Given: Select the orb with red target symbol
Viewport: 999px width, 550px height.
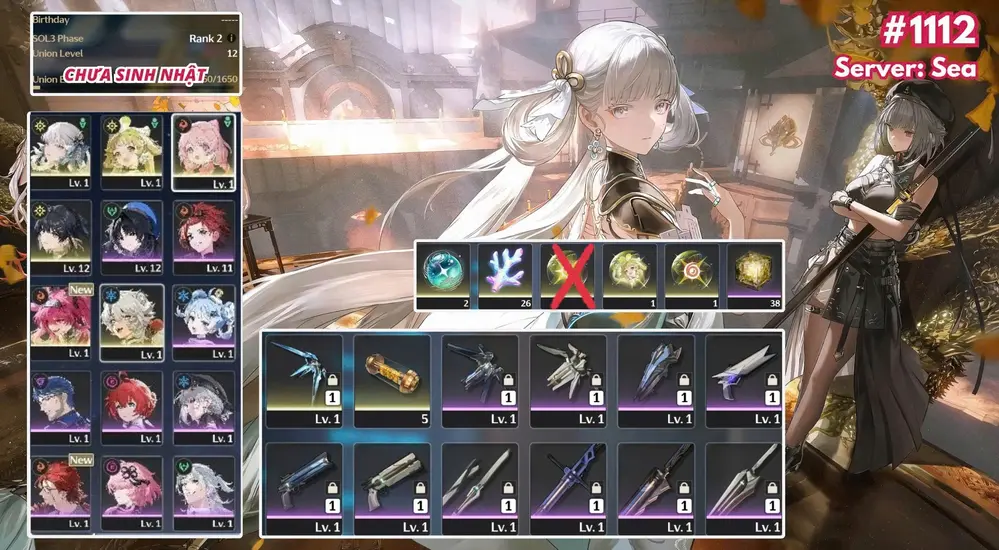Looking at the screenshot, I should pos(692,272).
